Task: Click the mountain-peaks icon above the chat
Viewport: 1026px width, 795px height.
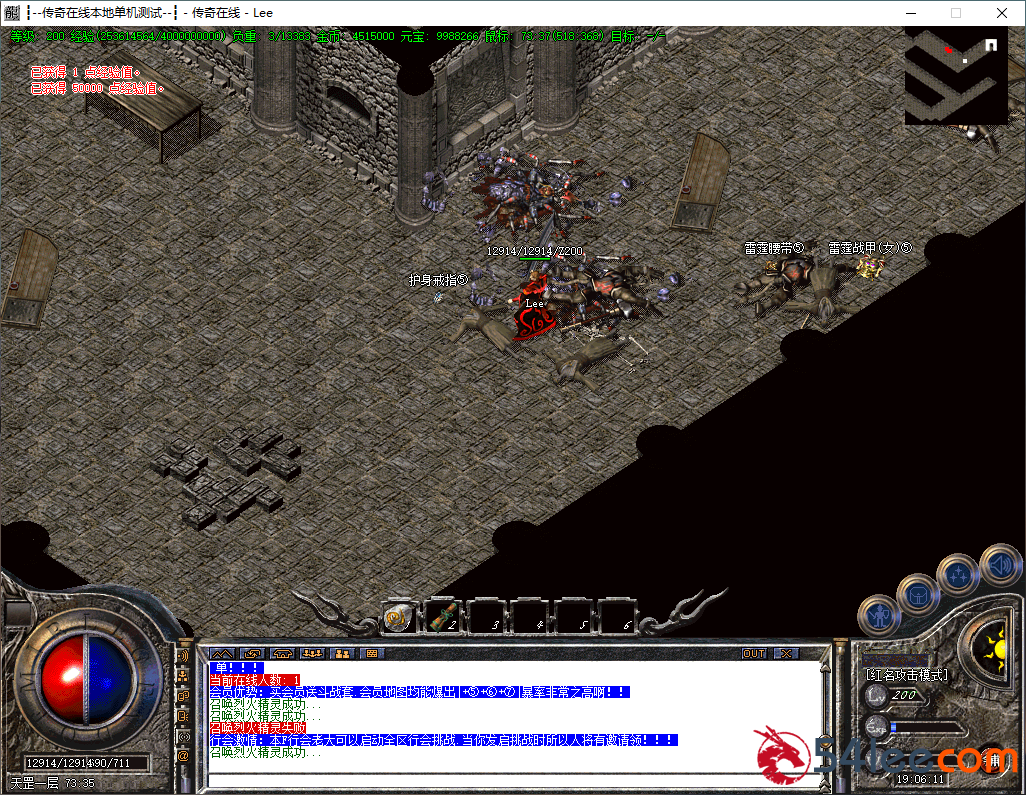Action: coord(221,653)
